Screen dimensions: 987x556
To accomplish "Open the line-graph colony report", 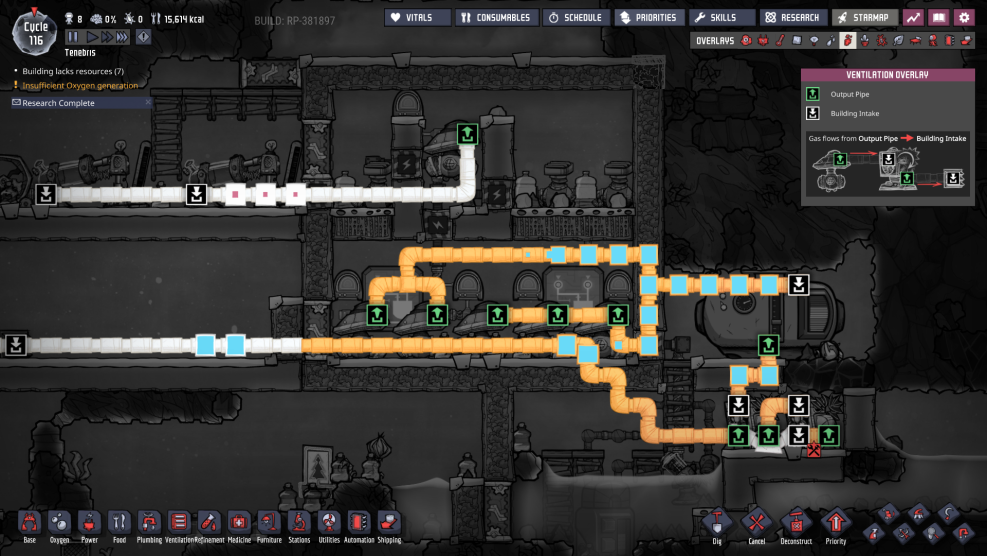I will tap(913, 17).
